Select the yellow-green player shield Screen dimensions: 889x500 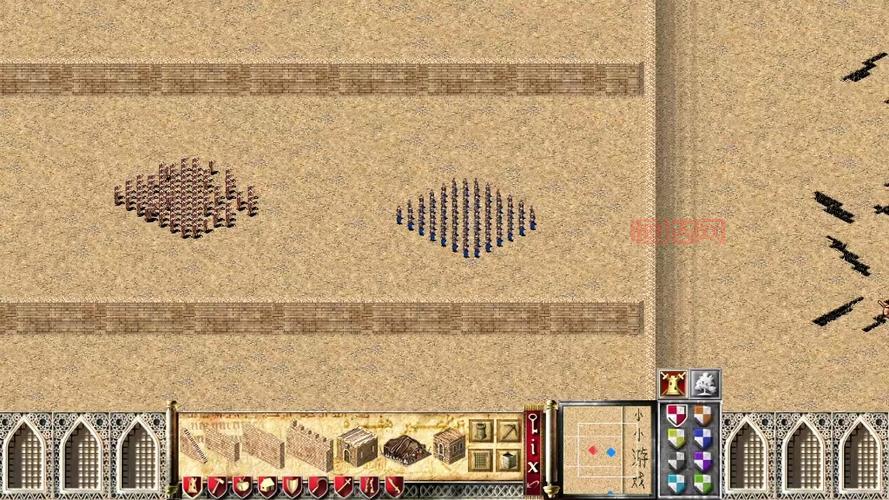point(677,438)
